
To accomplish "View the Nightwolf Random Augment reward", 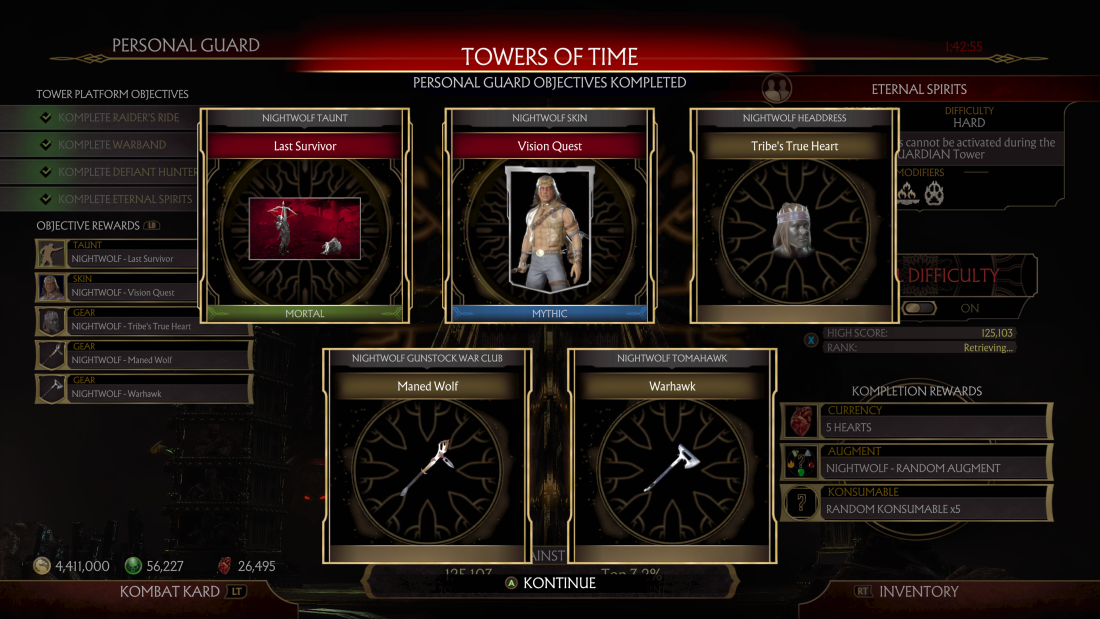I will click(916, 462).
